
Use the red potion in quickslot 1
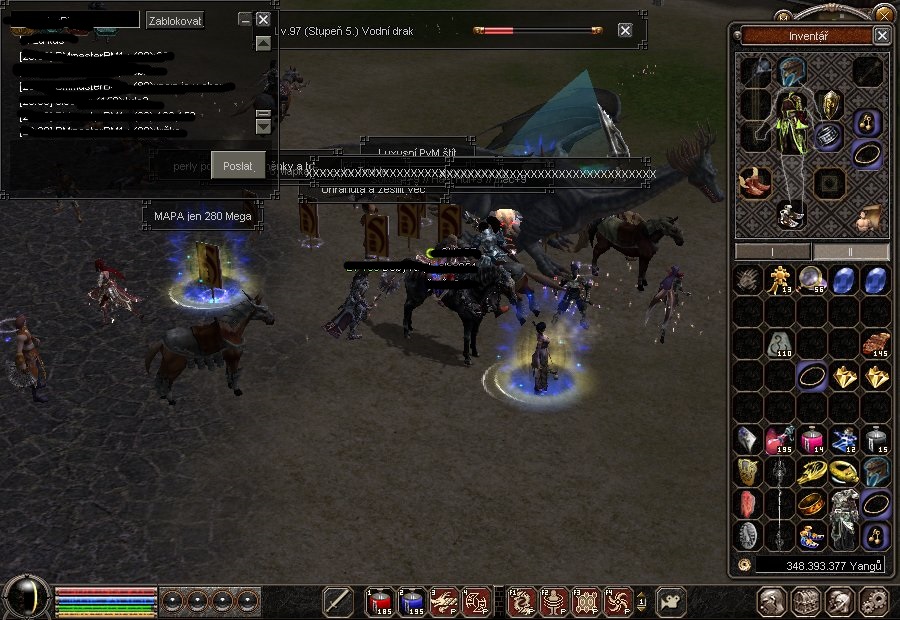coord(379,601)
